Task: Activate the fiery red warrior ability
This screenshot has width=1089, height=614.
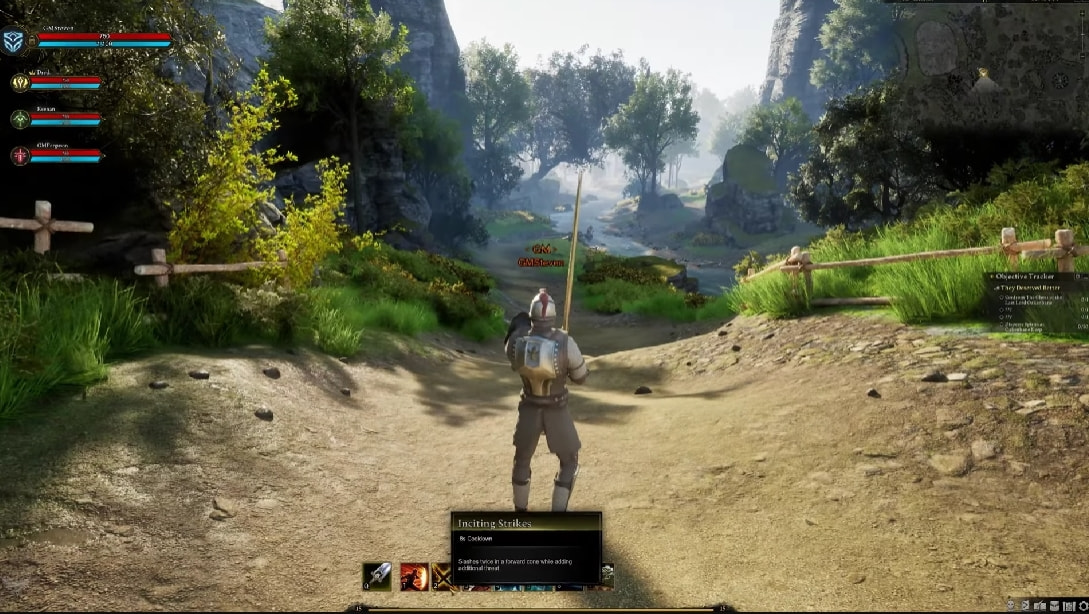Action: pos(414,576)
